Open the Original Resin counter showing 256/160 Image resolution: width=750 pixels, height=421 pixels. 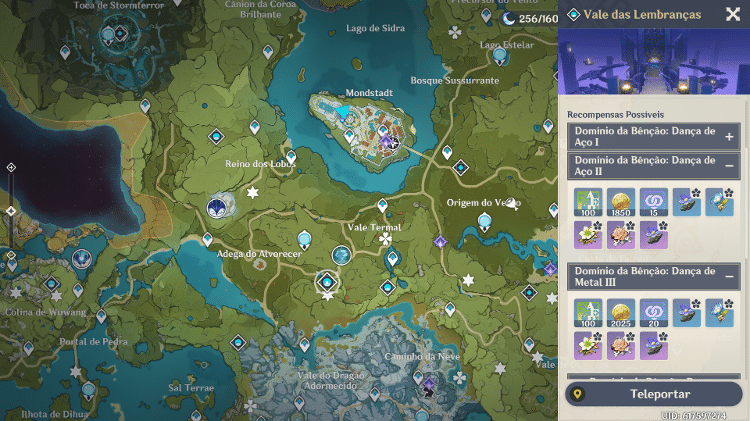tap(531, 18)
